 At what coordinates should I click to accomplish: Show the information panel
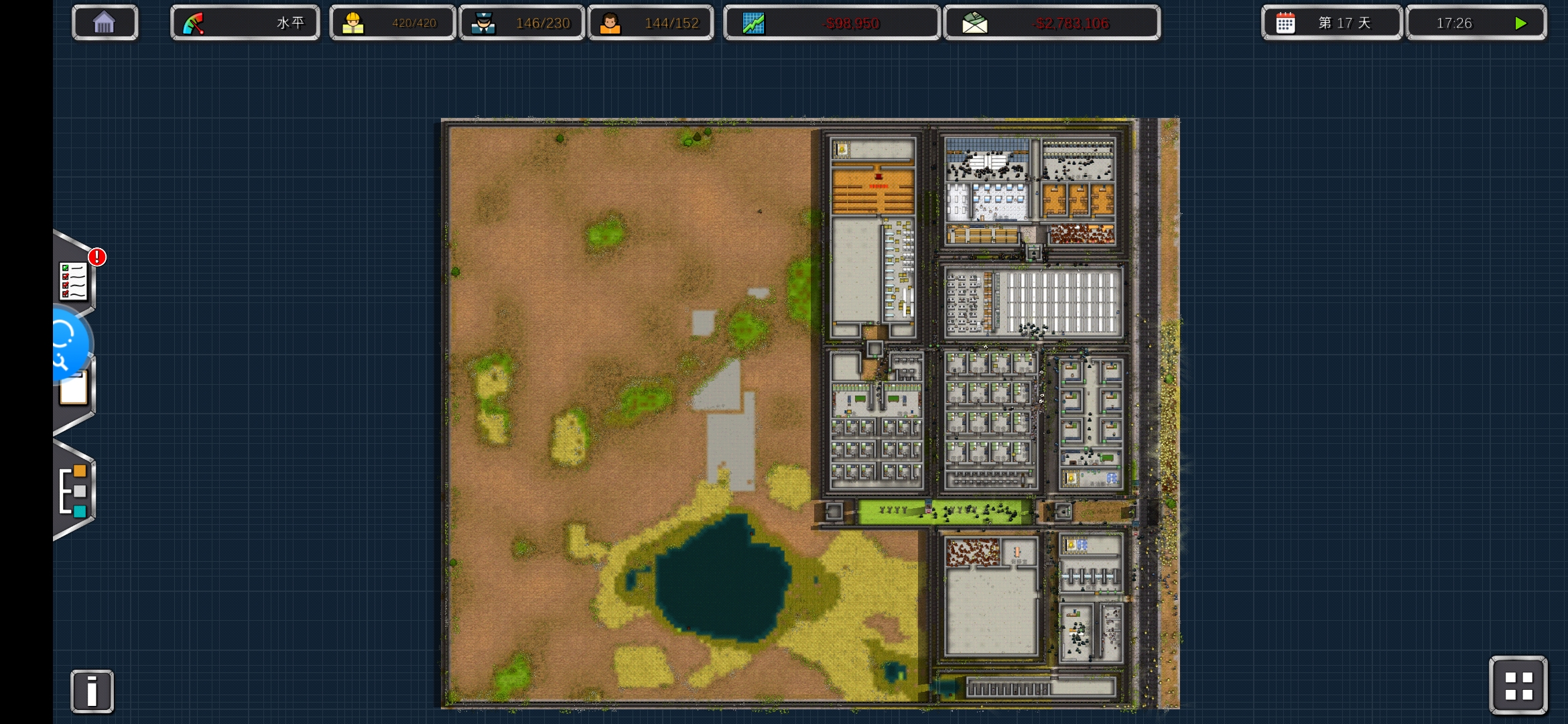[92, 691]
